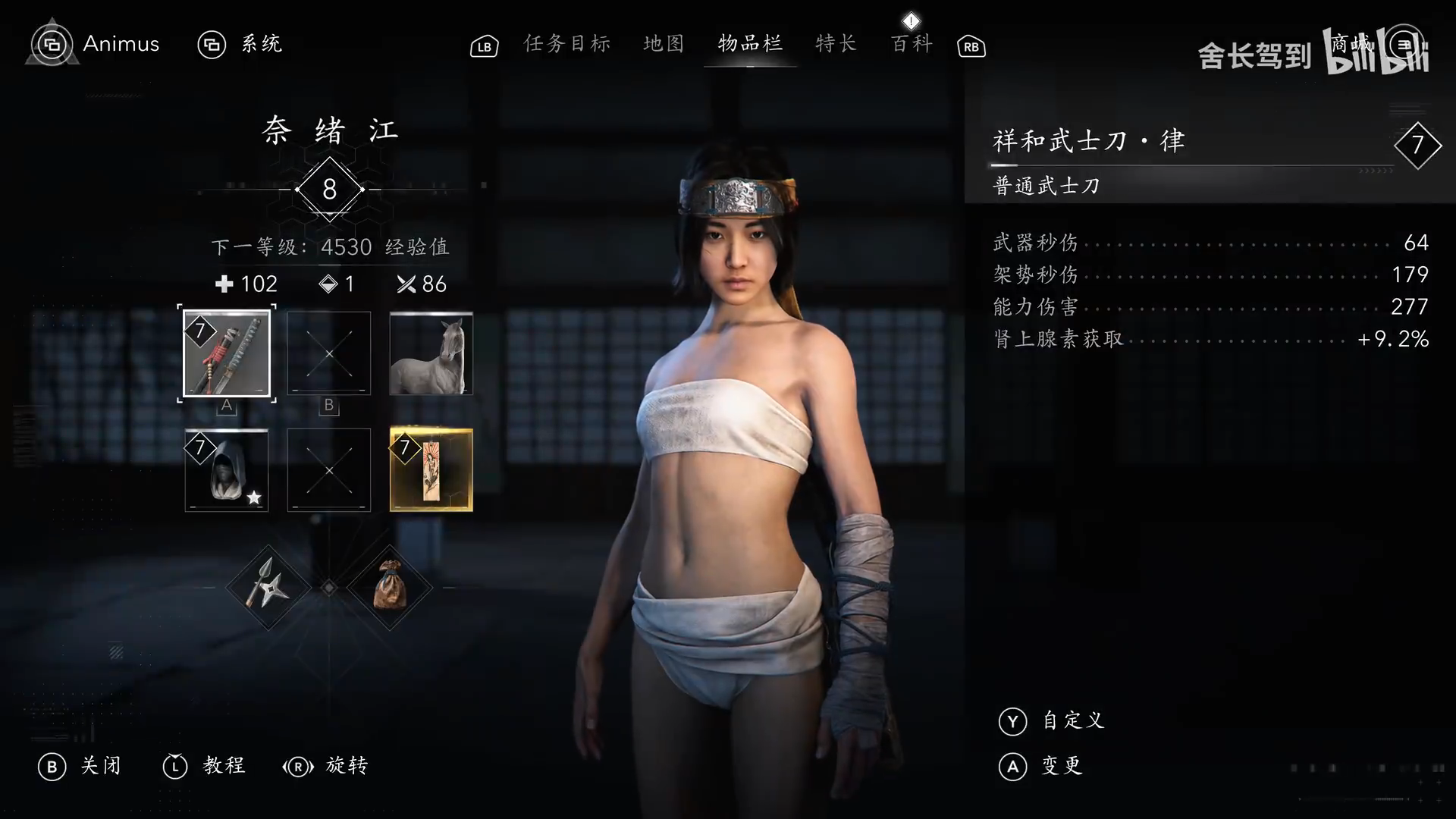Select the equipped katana in slot A

pos(227,353)
